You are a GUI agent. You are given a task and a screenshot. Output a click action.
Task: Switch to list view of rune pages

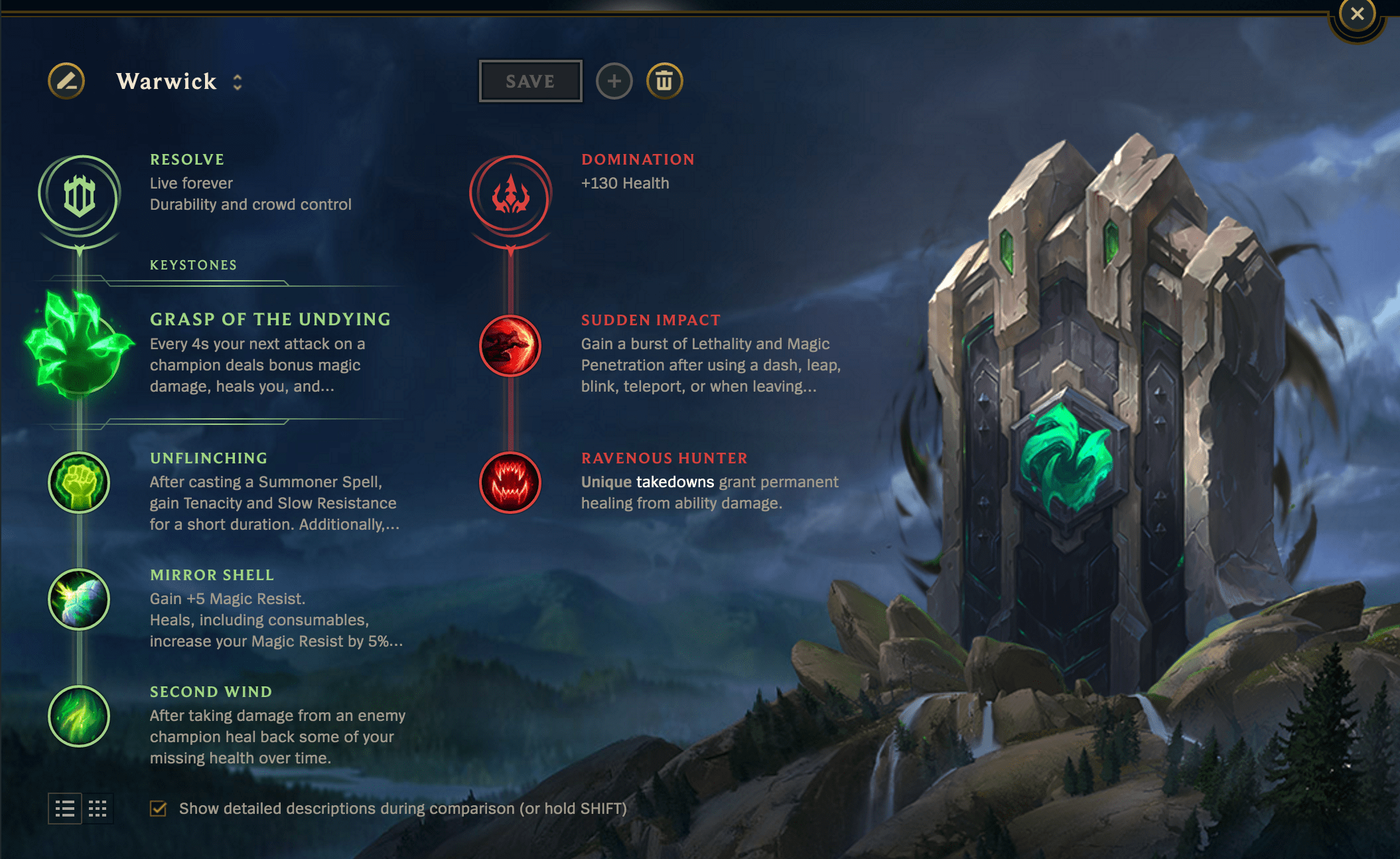pyautogui.click(x=65, y=809)
